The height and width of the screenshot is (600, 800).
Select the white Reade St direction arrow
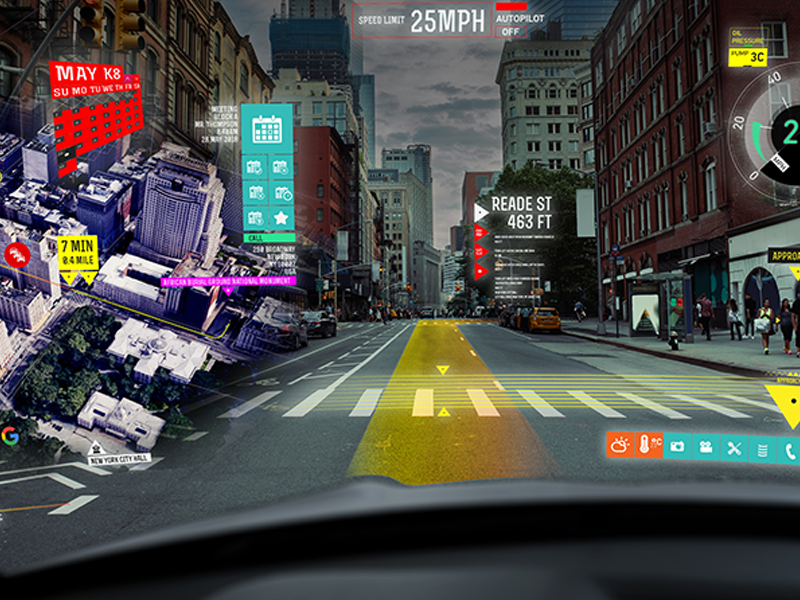coord(481,212)
